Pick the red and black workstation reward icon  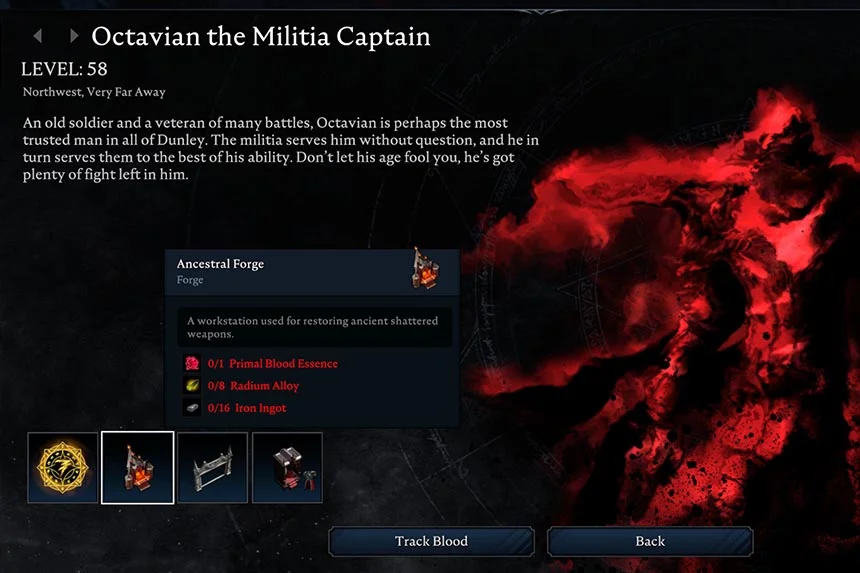point(288,467)
